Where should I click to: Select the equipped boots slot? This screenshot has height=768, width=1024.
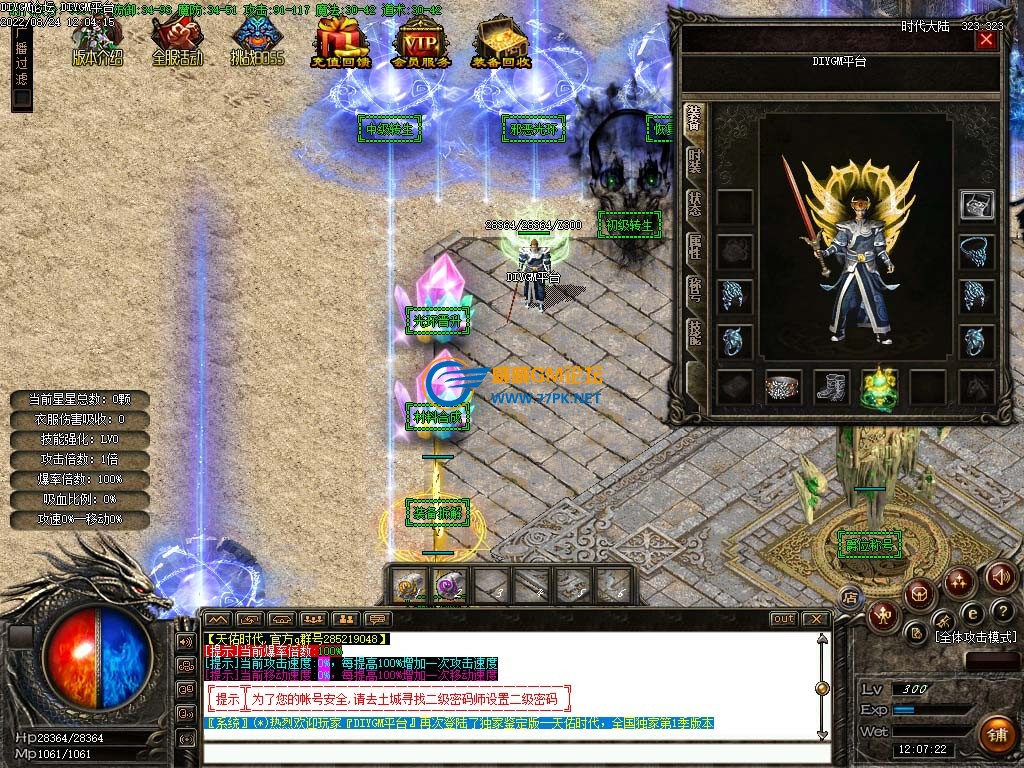[831, 387]
